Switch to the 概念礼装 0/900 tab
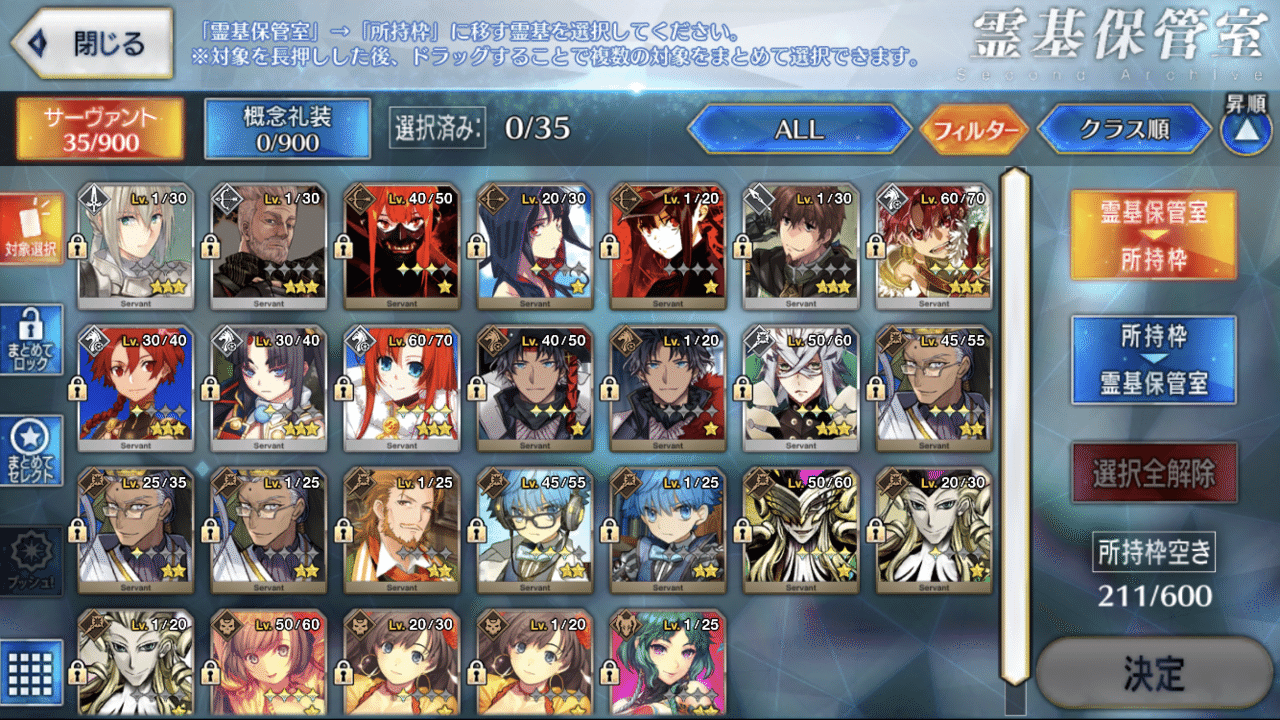This screenshot has width=1280, height=720. [x=287, y=128]
